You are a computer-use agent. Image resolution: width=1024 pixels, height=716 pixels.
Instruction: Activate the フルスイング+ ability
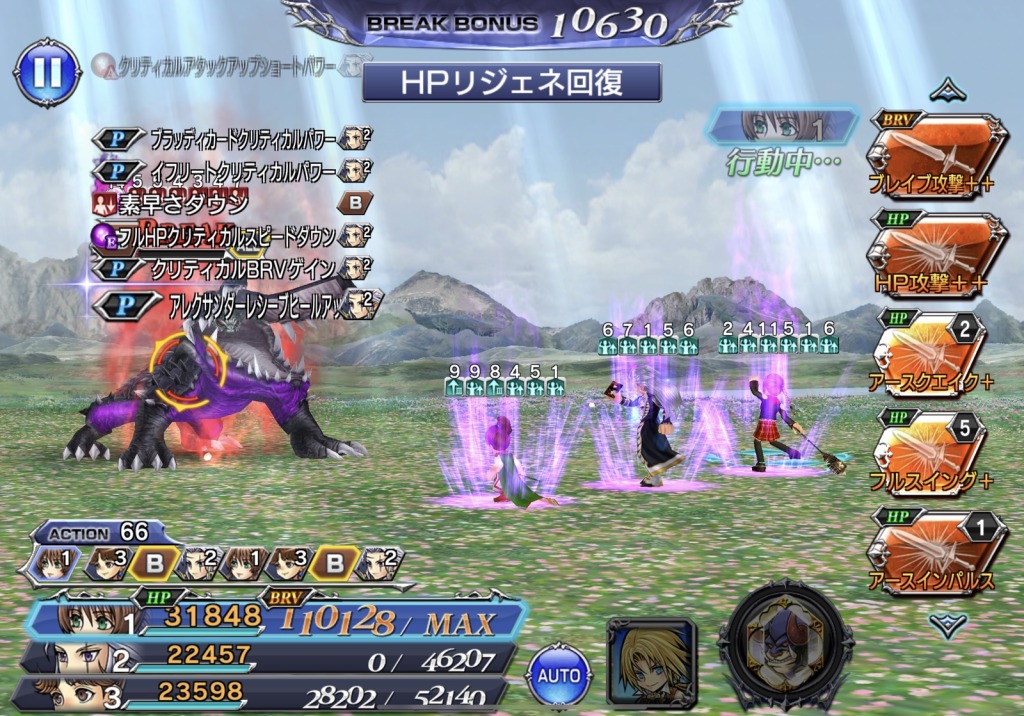(x=937, y=452)
